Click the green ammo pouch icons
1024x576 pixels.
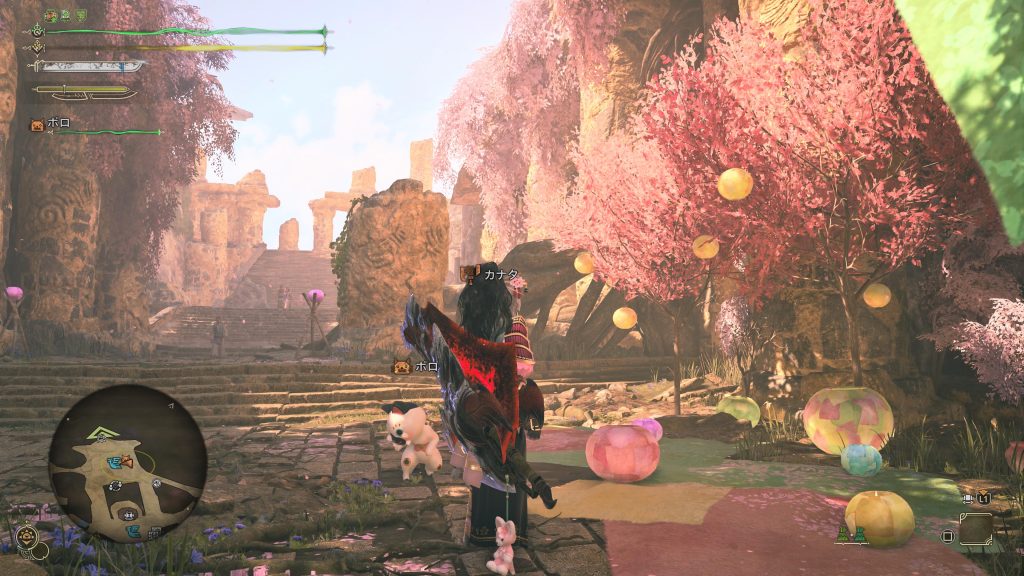[851, 537]
